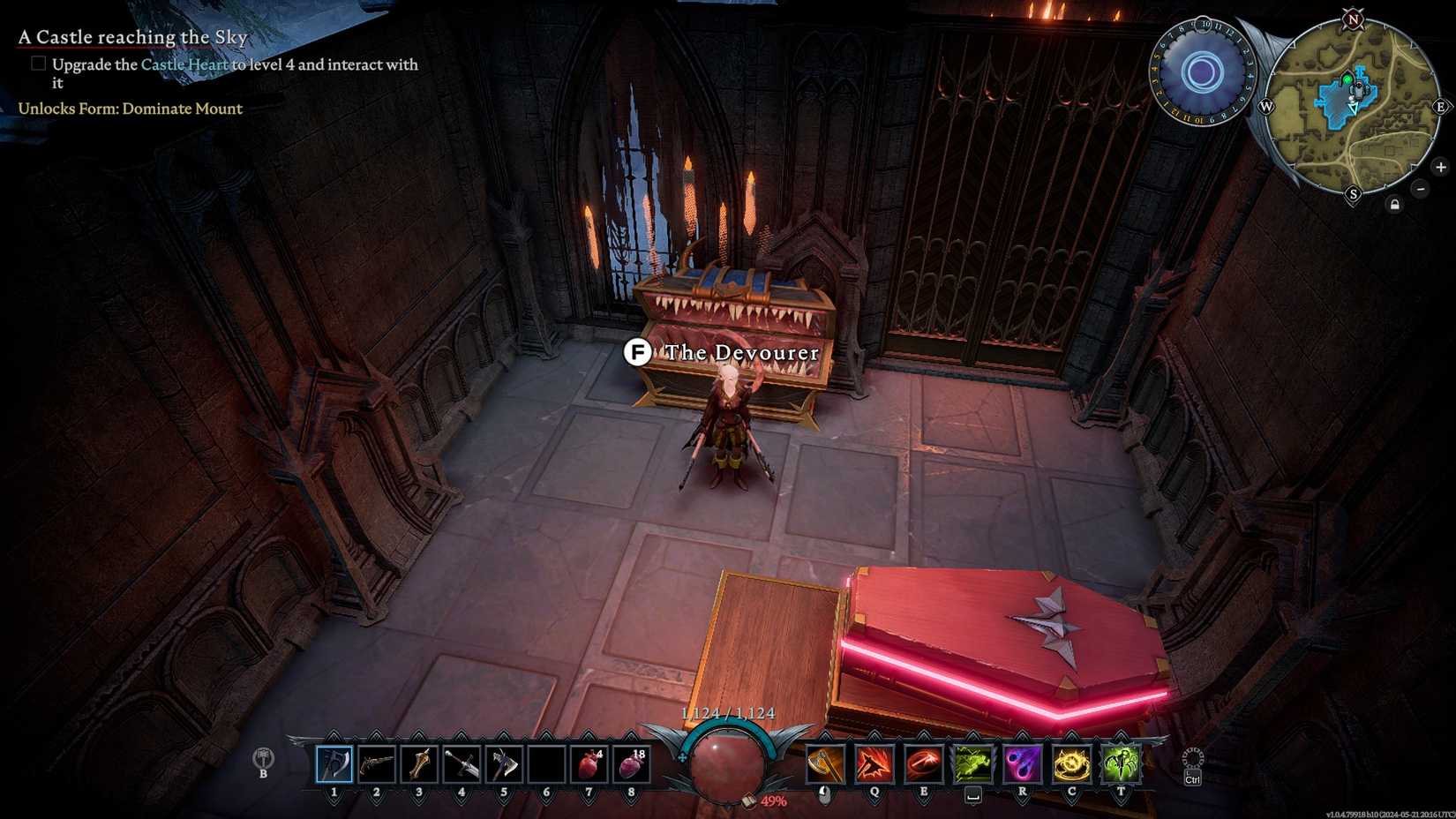1456x819 pixels.
Task: Open the circular minimap
Action: pyautogui.click(x=1350, y=106)
